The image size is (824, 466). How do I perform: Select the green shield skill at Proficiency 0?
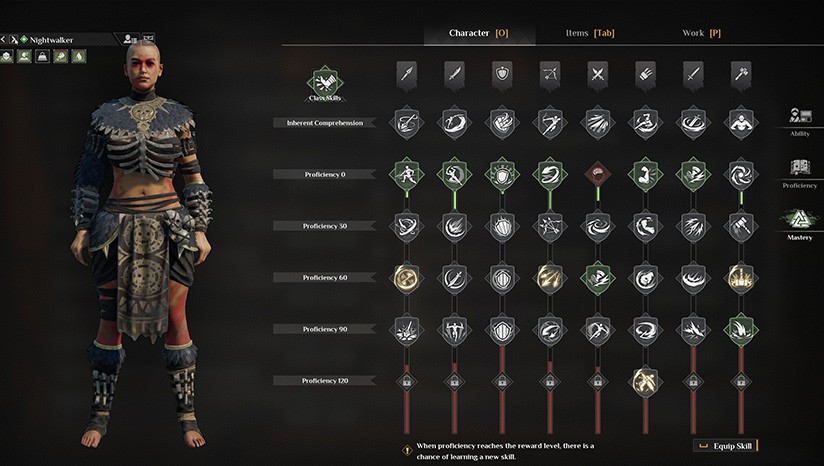(x=501, y=174)
